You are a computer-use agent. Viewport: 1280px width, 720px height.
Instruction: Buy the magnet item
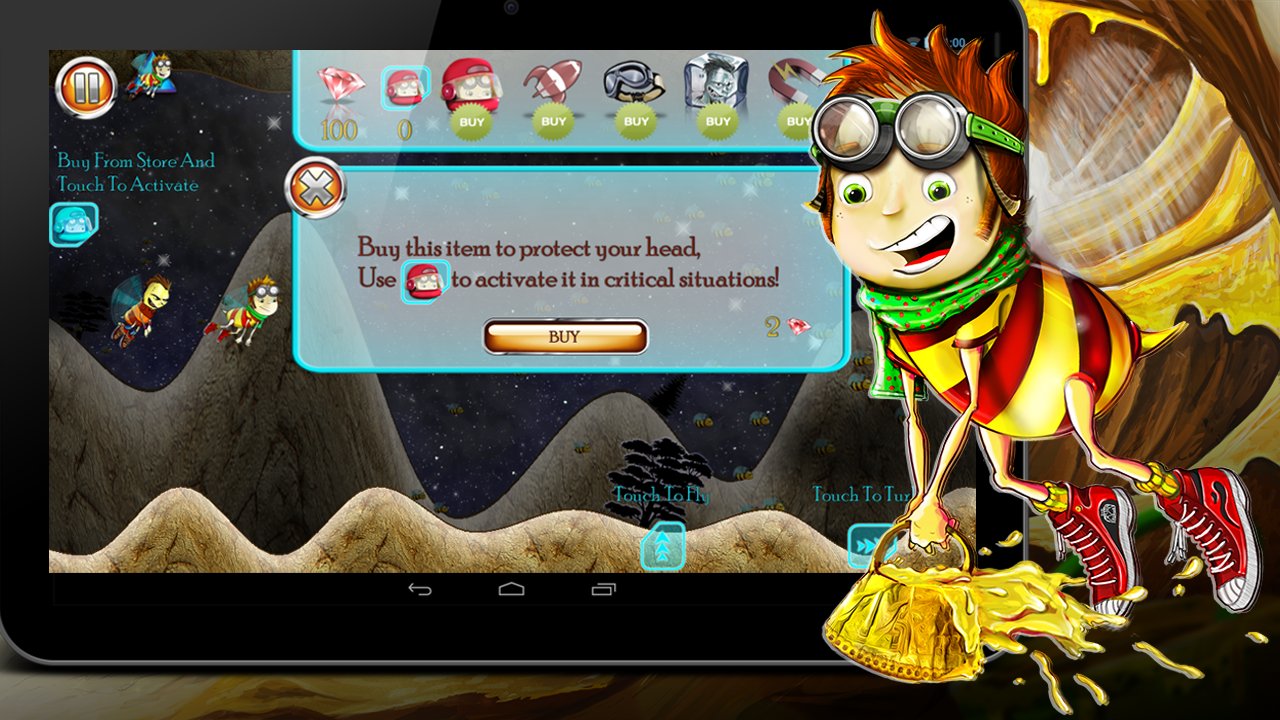(797, 121)
